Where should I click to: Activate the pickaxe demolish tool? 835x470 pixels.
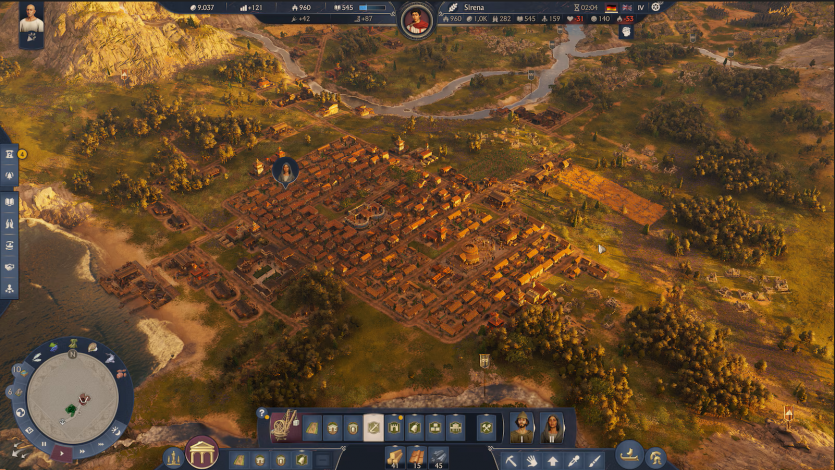click(x=510, y=460)
